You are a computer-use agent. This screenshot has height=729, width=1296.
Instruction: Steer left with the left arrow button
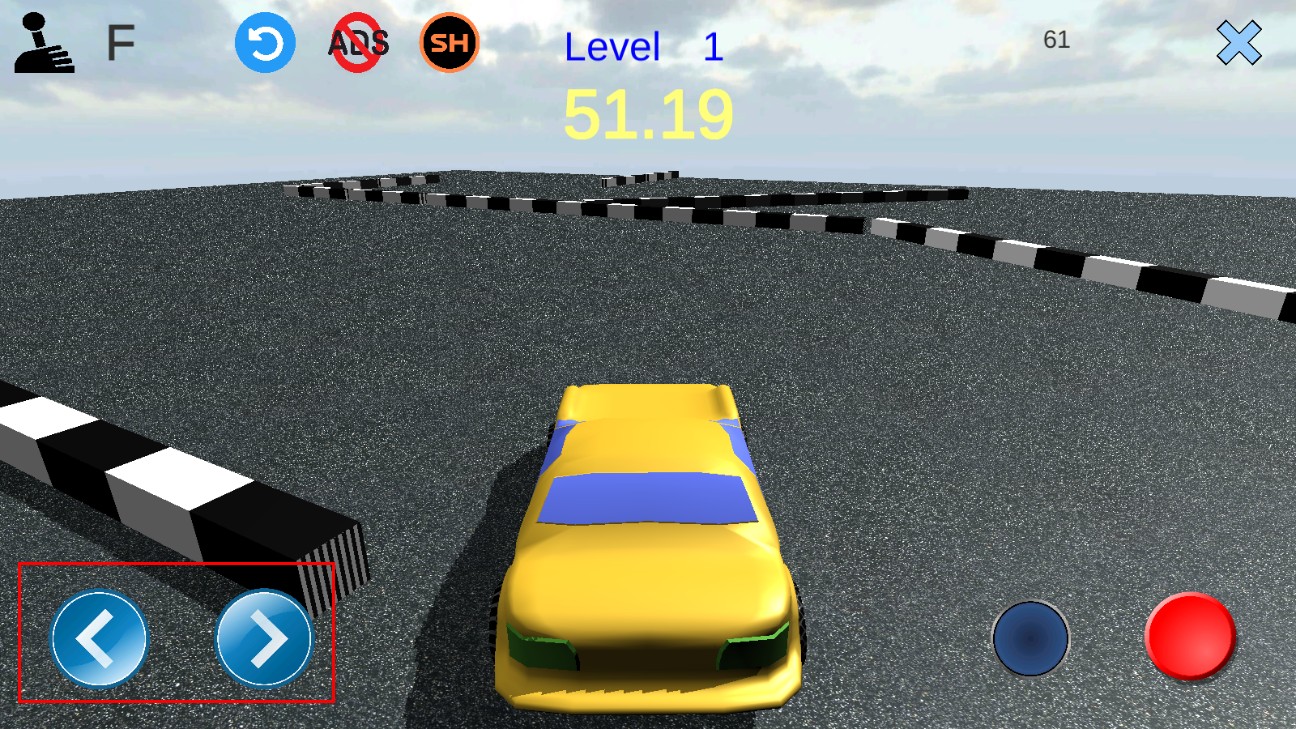click(99, 639)
